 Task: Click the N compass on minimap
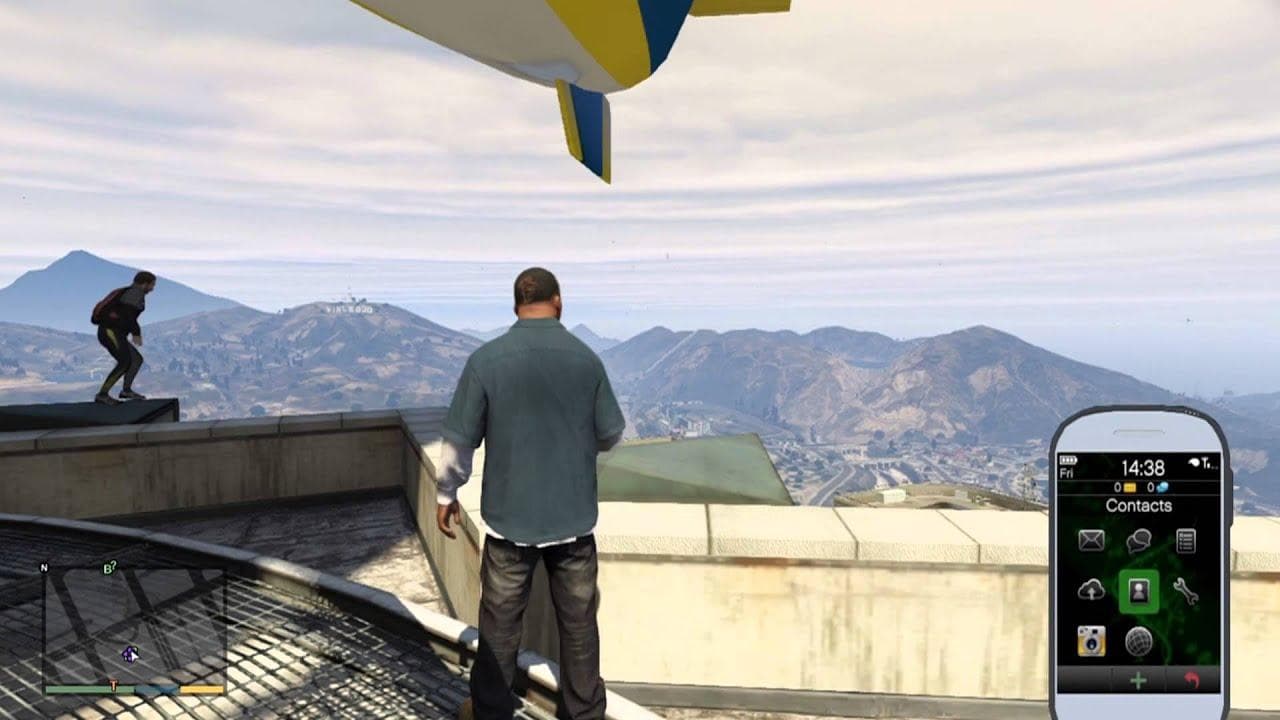pos(44,567)
